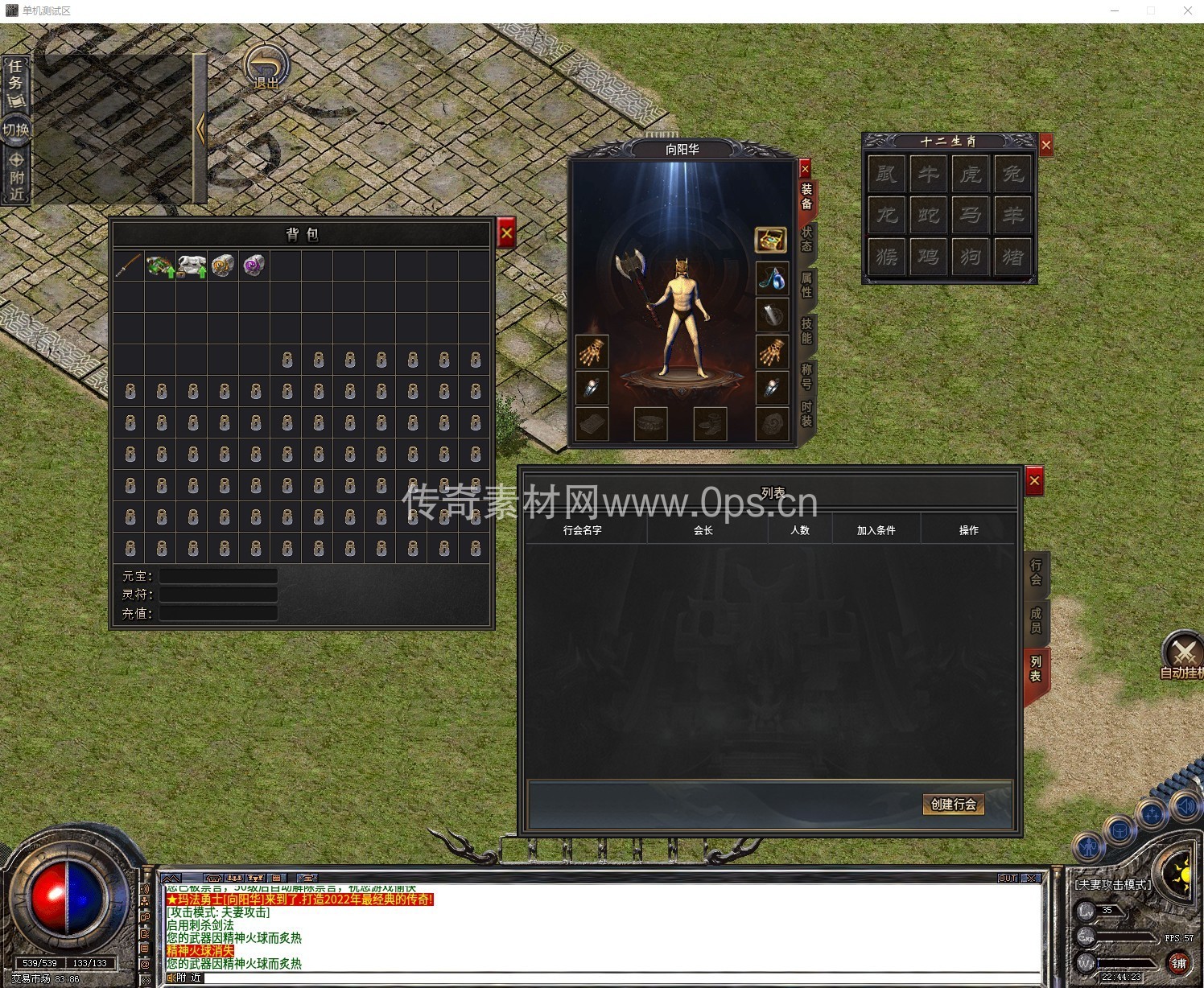Switch to the 成员 members tab

tap(1036, 620)
